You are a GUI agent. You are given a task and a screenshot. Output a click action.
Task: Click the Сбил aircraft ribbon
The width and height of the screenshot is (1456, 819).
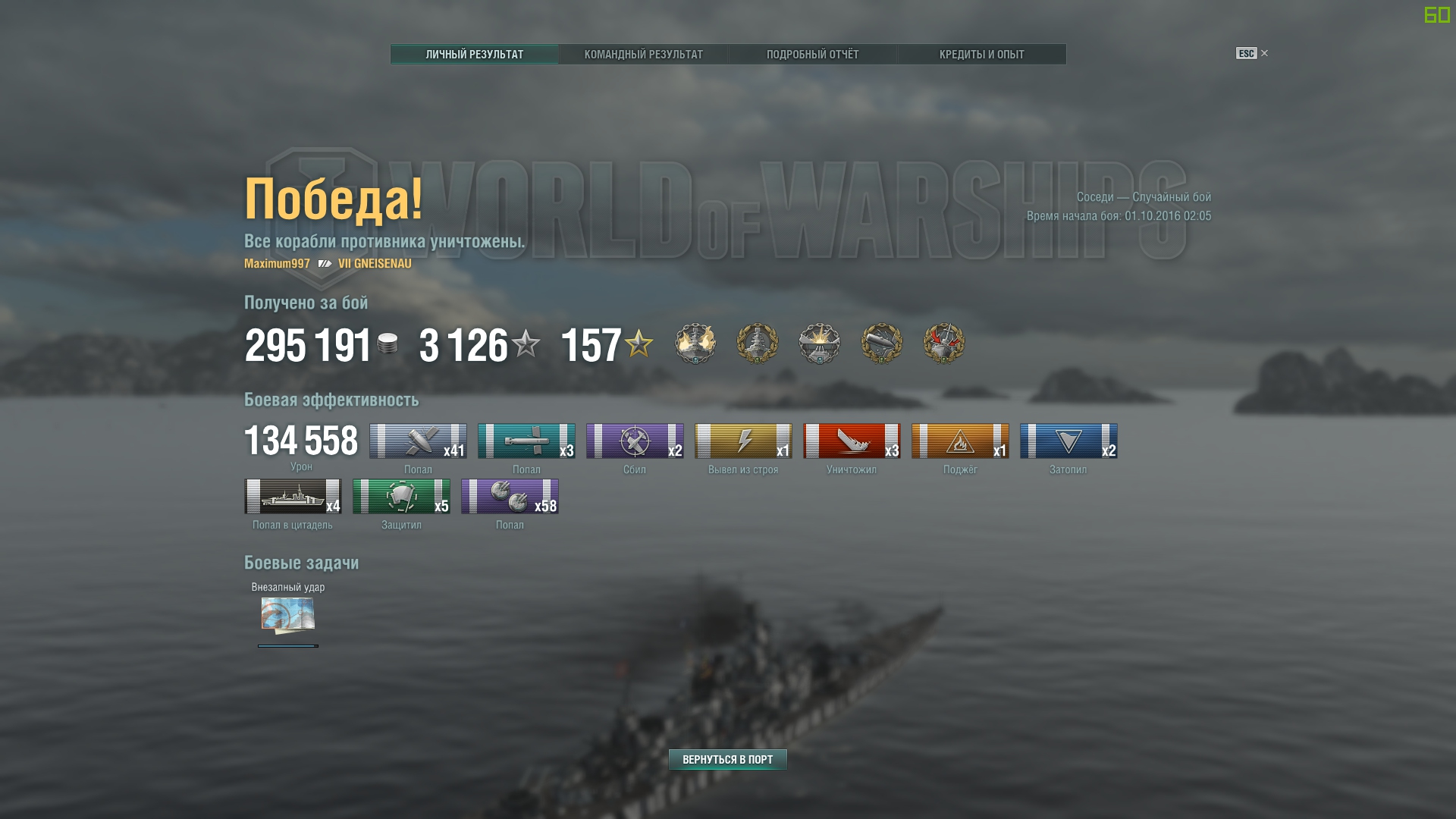click(635, 441)
